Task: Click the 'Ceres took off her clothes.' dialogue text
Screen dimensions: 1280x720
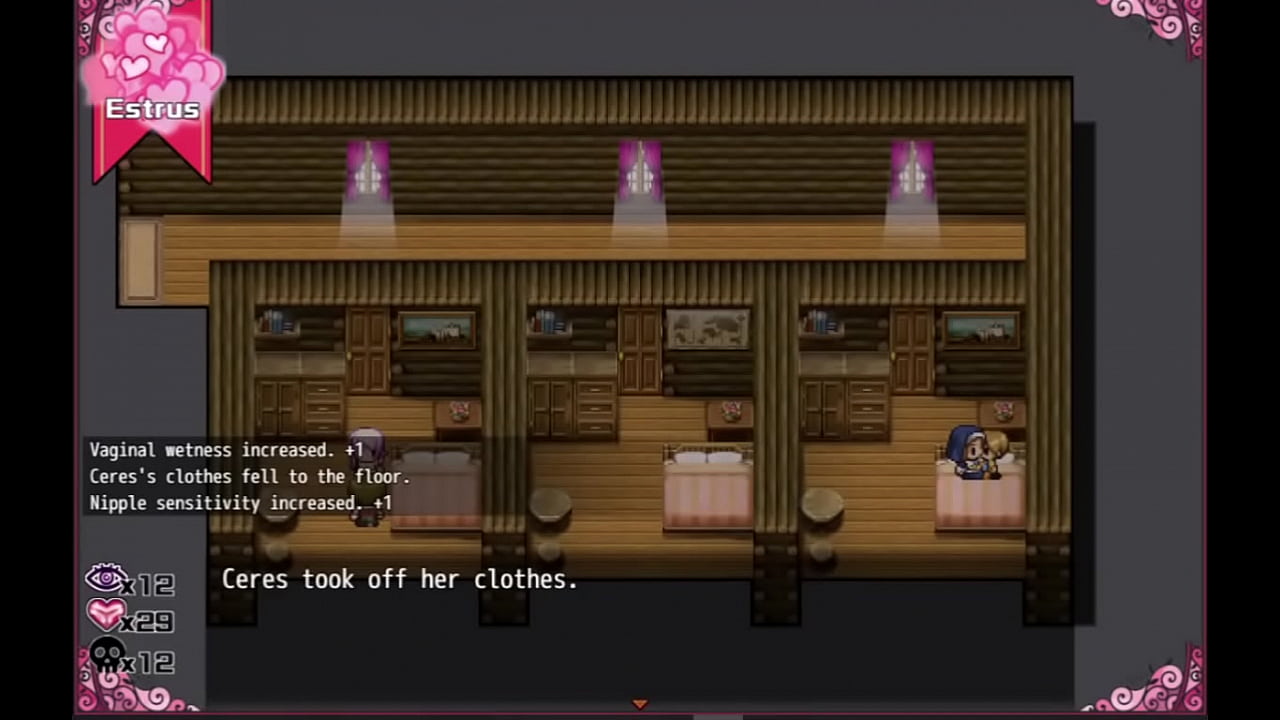Action: tap(400, 580)
